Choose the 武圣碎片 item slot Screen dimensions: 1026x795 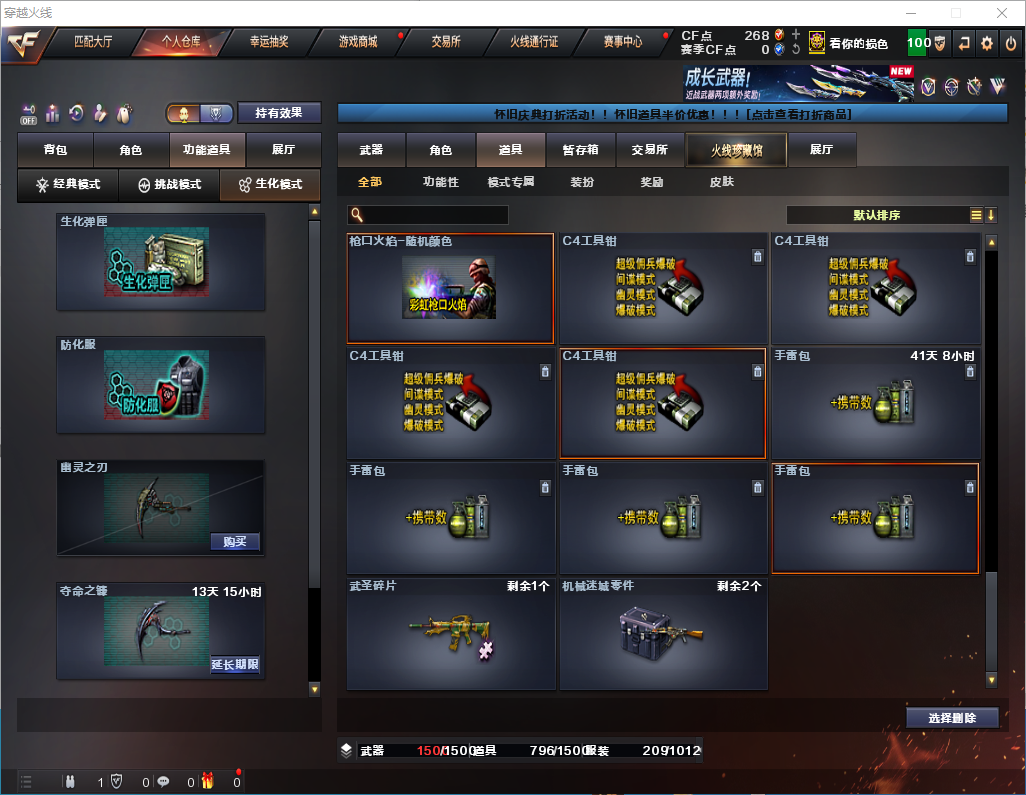pyautogui.click(x=450, y=634)
